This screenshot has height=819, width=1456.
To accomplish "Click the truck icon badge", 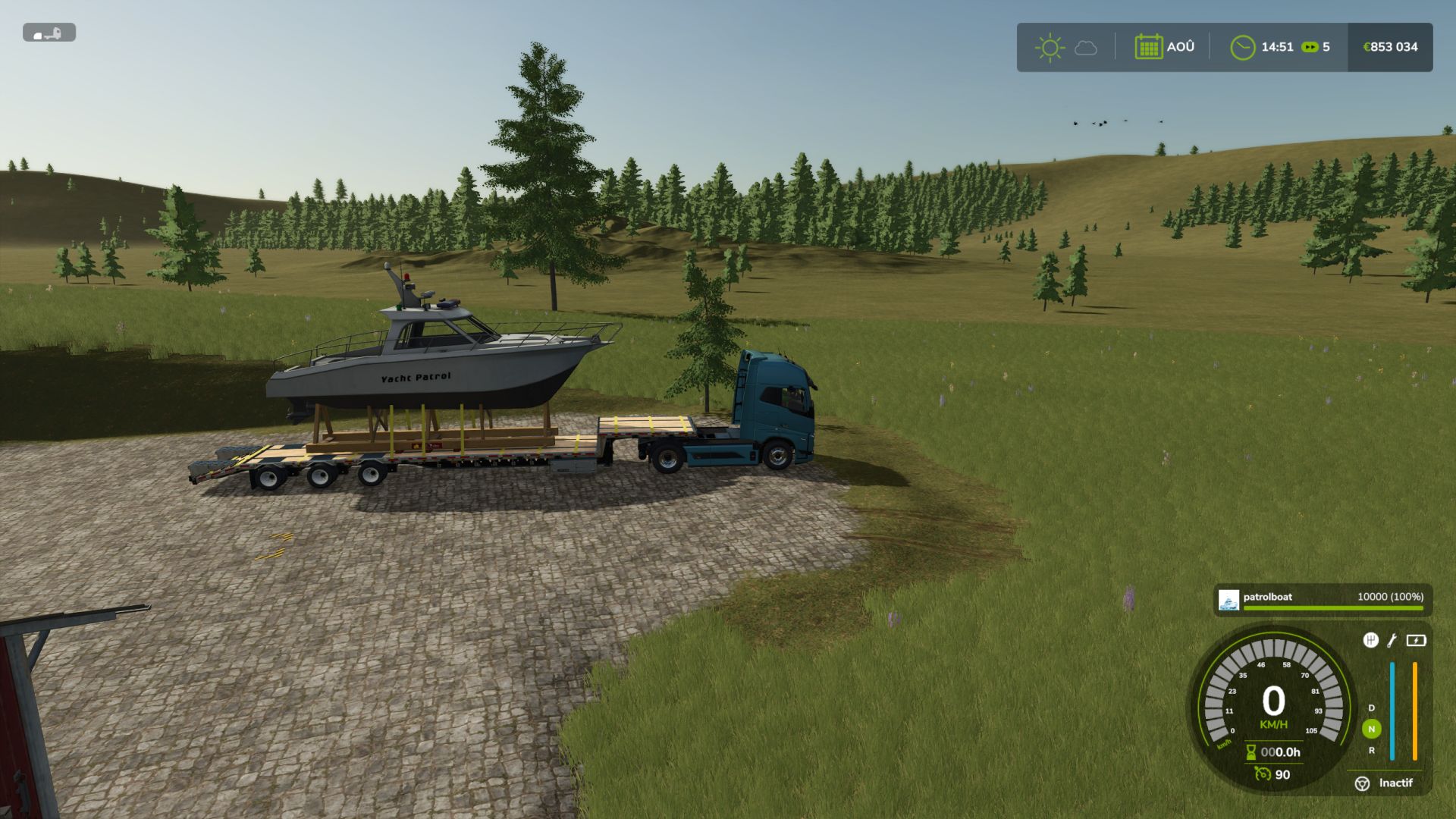I will coord(49,33).
